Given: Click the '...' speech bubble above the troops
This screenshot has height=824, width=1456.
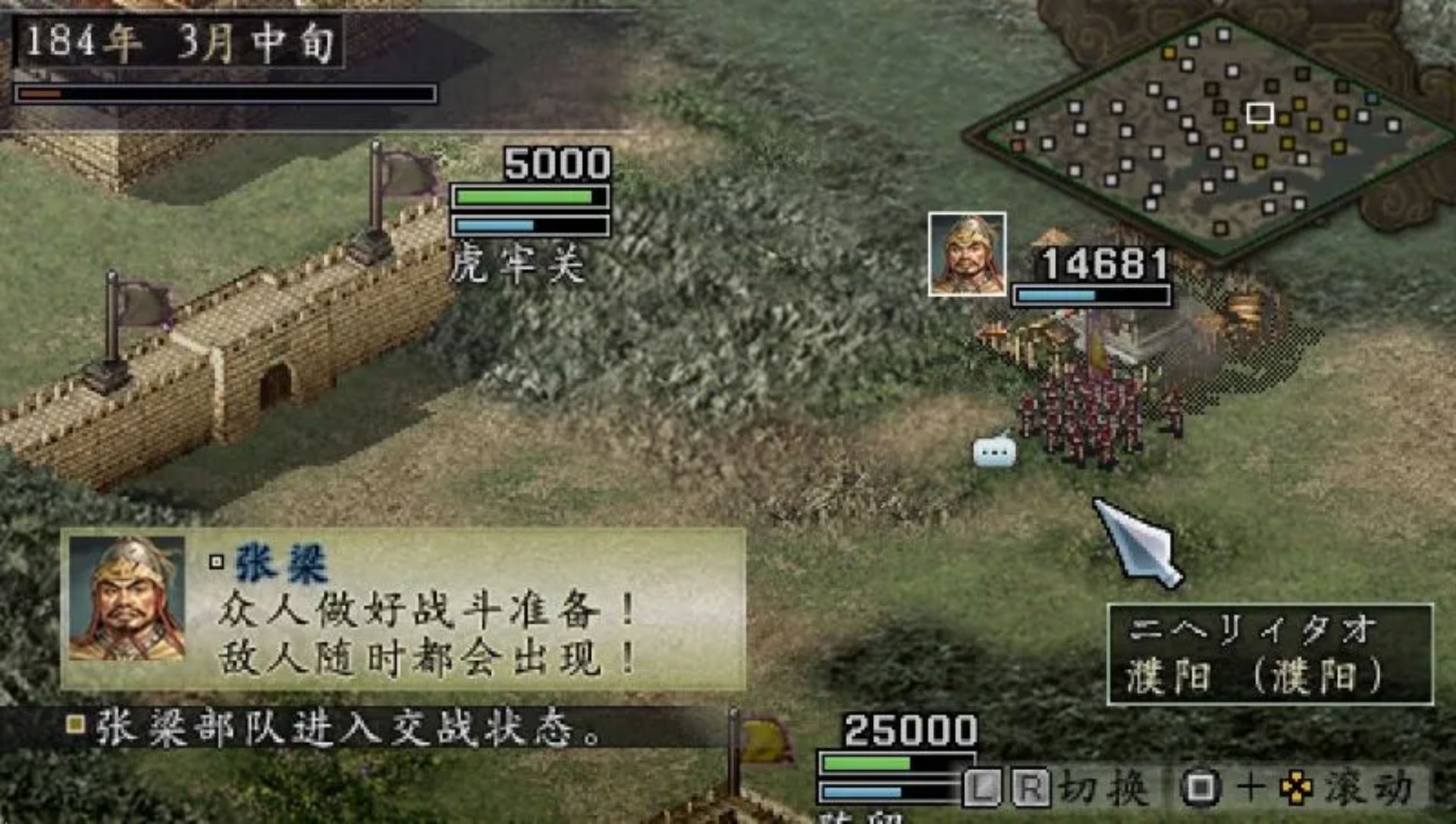Looking at the screenshot, I should pyautogui.click(x=996, y=453).
